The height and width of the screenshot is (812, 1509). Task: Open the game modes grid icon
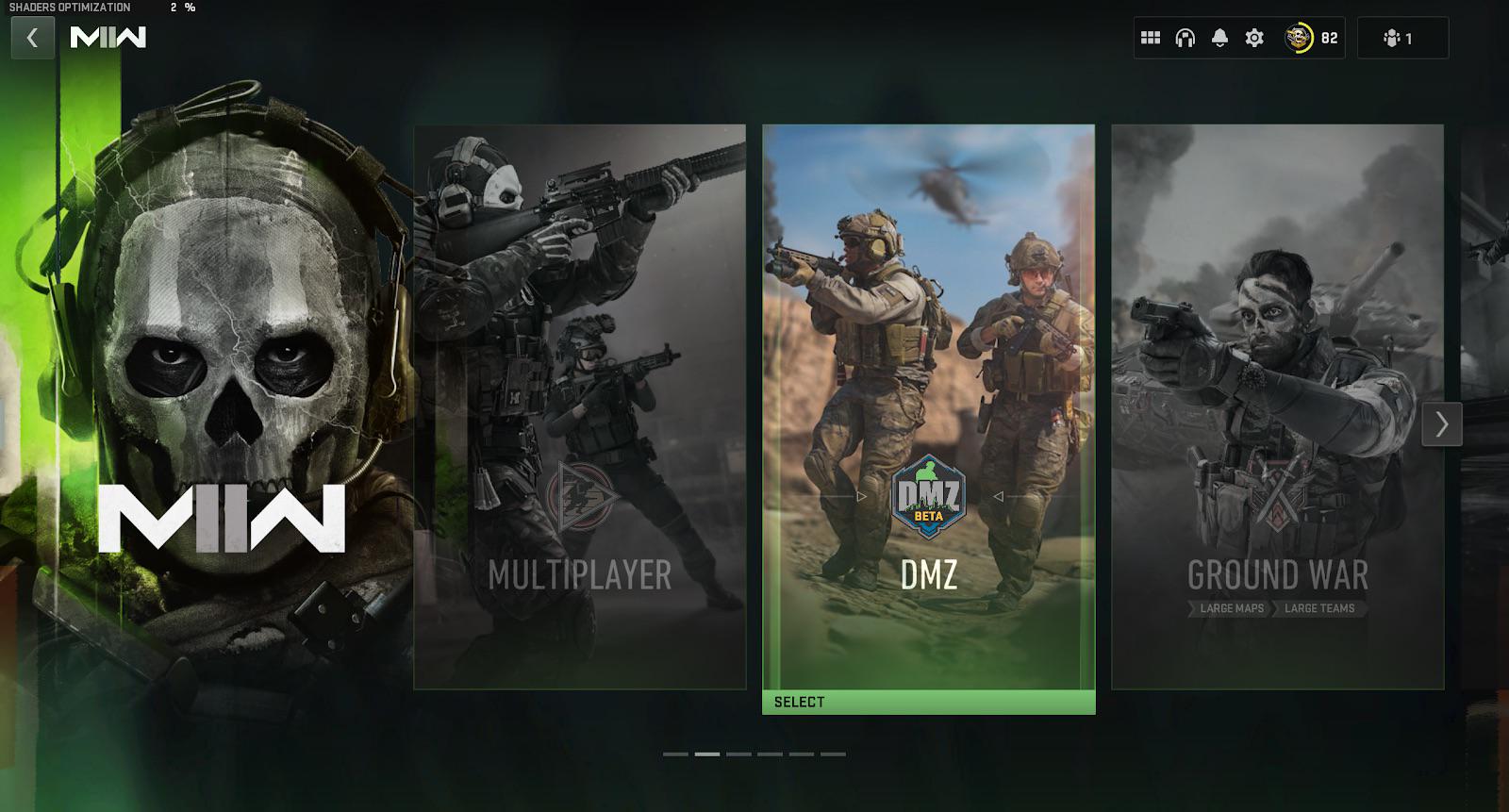(1151, 38)
